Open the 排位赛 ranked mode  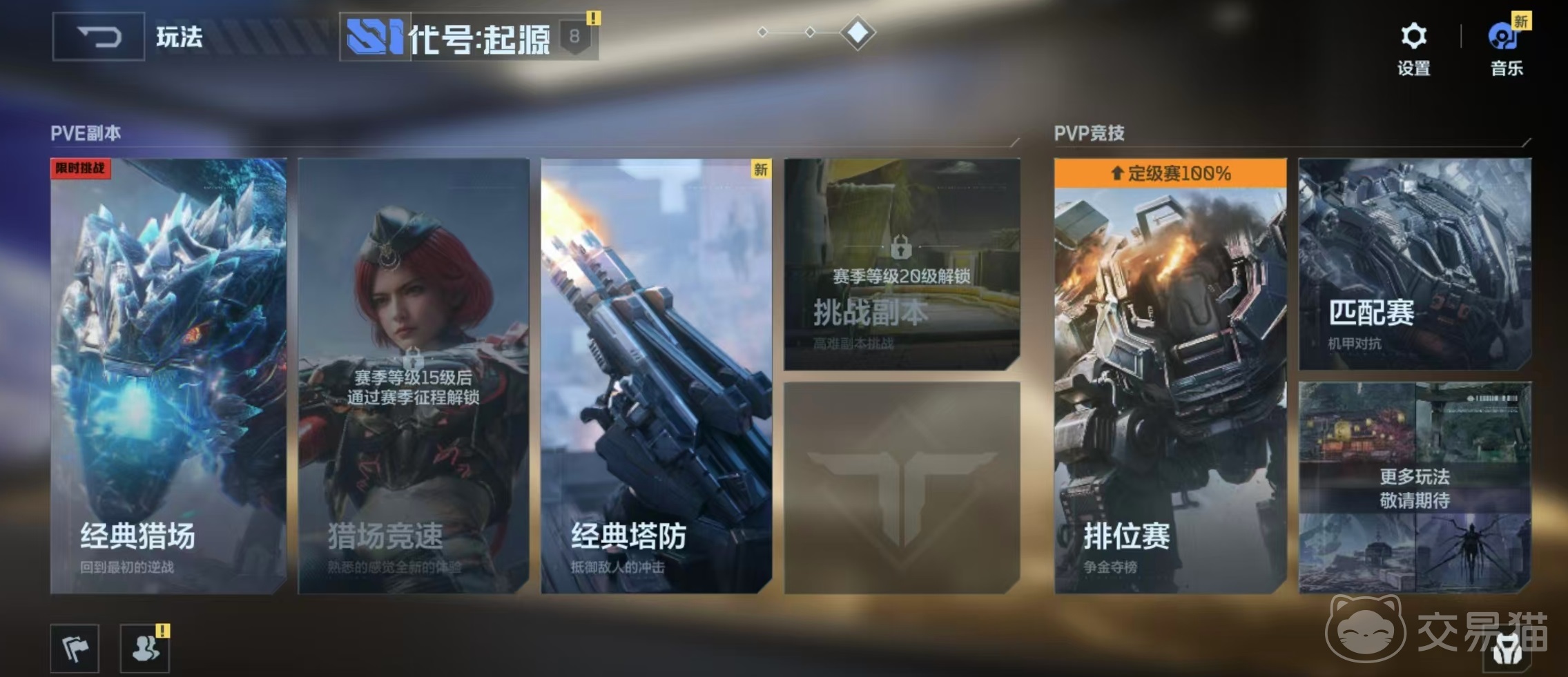1170,386
